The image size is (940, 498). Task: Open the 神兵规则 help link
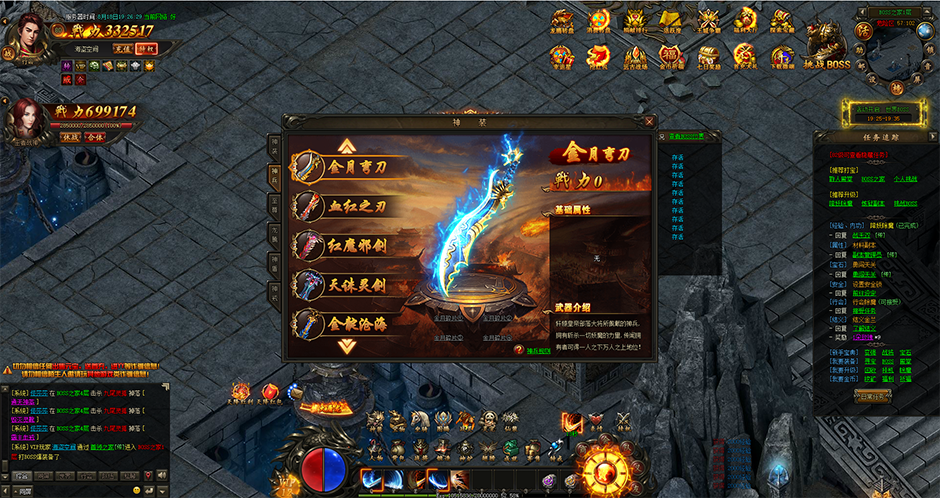point(537,350)
